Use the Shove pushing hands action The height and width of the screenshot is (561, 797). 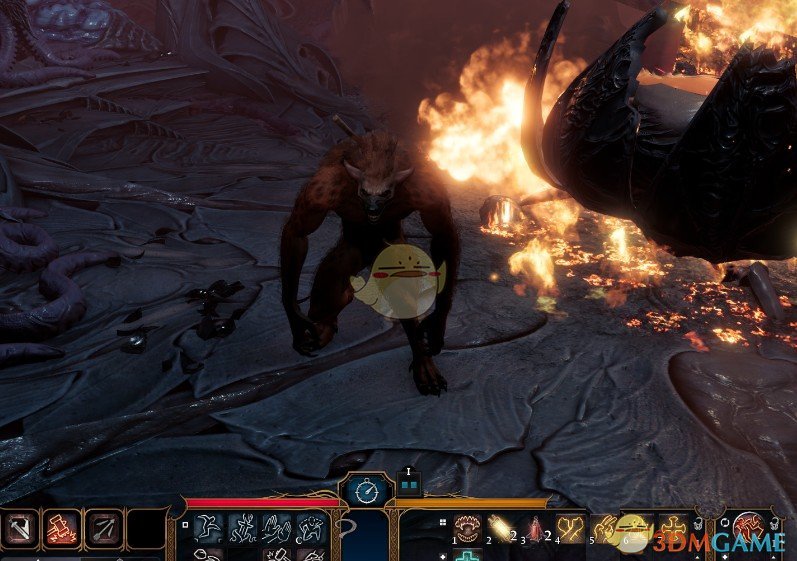point(277,527)
